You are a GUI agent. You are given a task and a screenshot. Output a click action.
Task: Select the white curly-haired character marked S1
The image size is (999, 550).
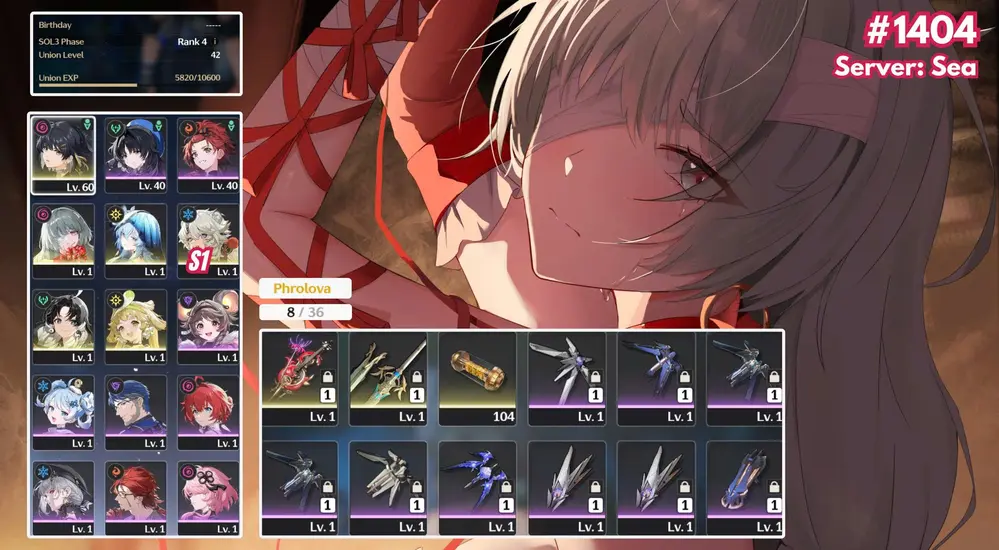(208, 240)
